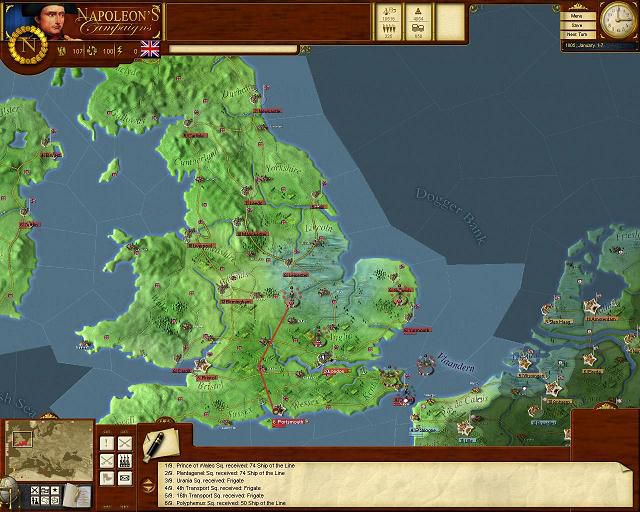Select the row of soldiers message filter

[x=125, y=461]
